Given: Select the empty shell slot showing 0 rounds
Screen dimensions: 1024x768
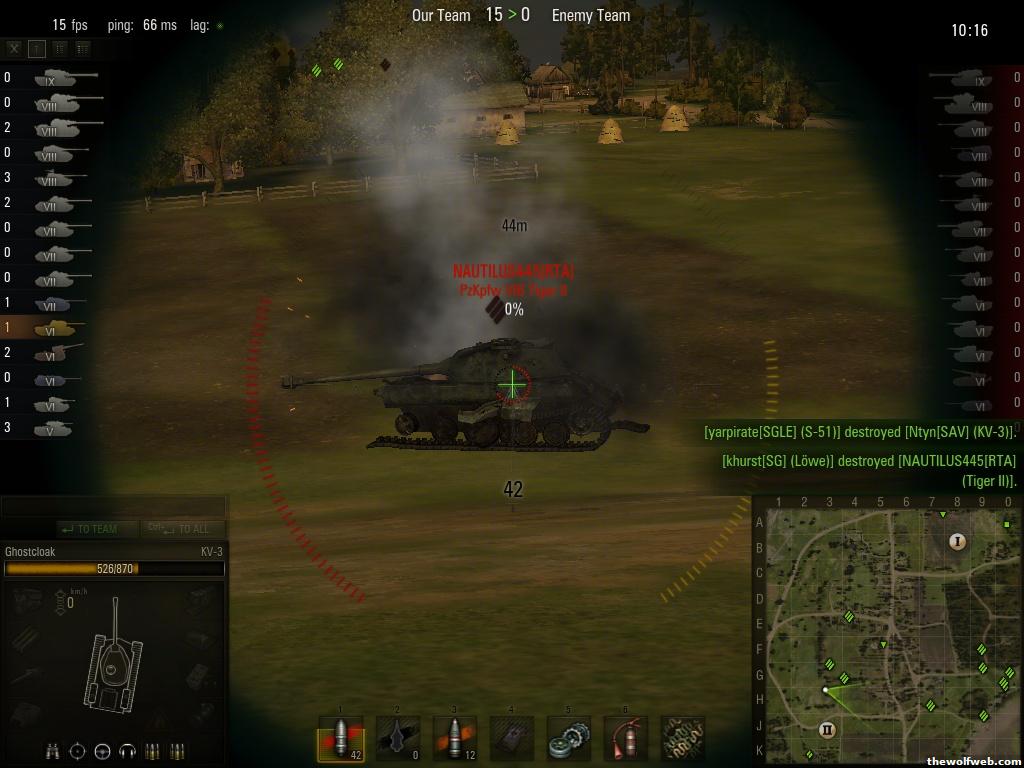Looking at the screenshot, I should coord(398,739).
